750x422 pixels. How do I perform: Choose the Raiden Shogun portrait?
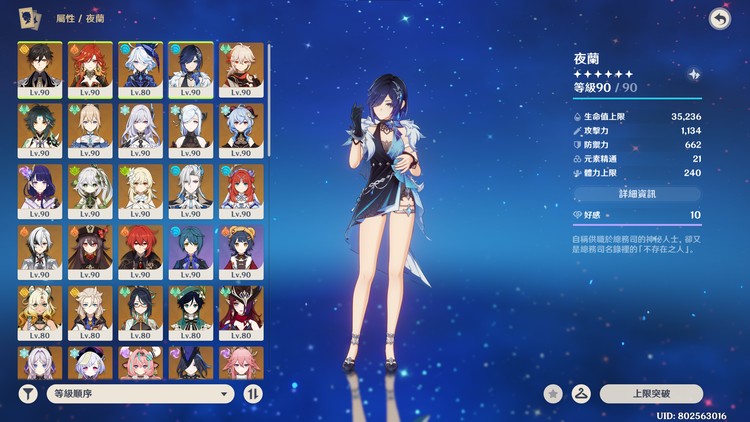point(39,190)
